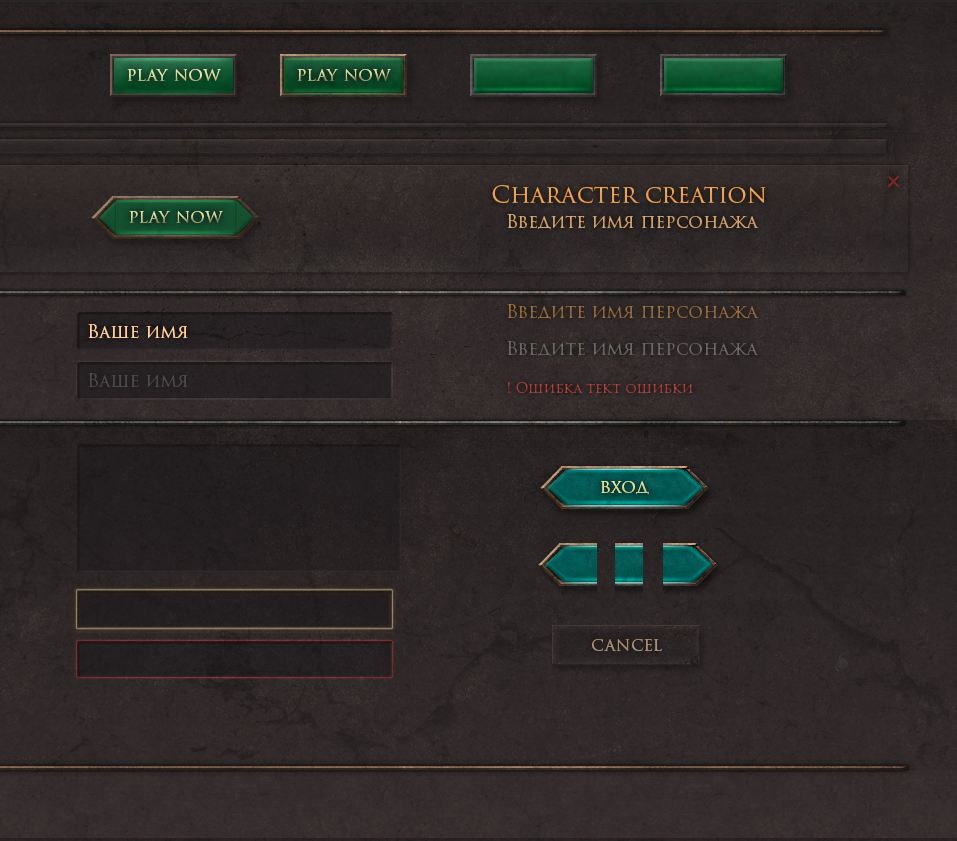This screenshot has height=841, width=957.
Task: Focus the bright Ваше имя name field
Action: tap(234, 331)
